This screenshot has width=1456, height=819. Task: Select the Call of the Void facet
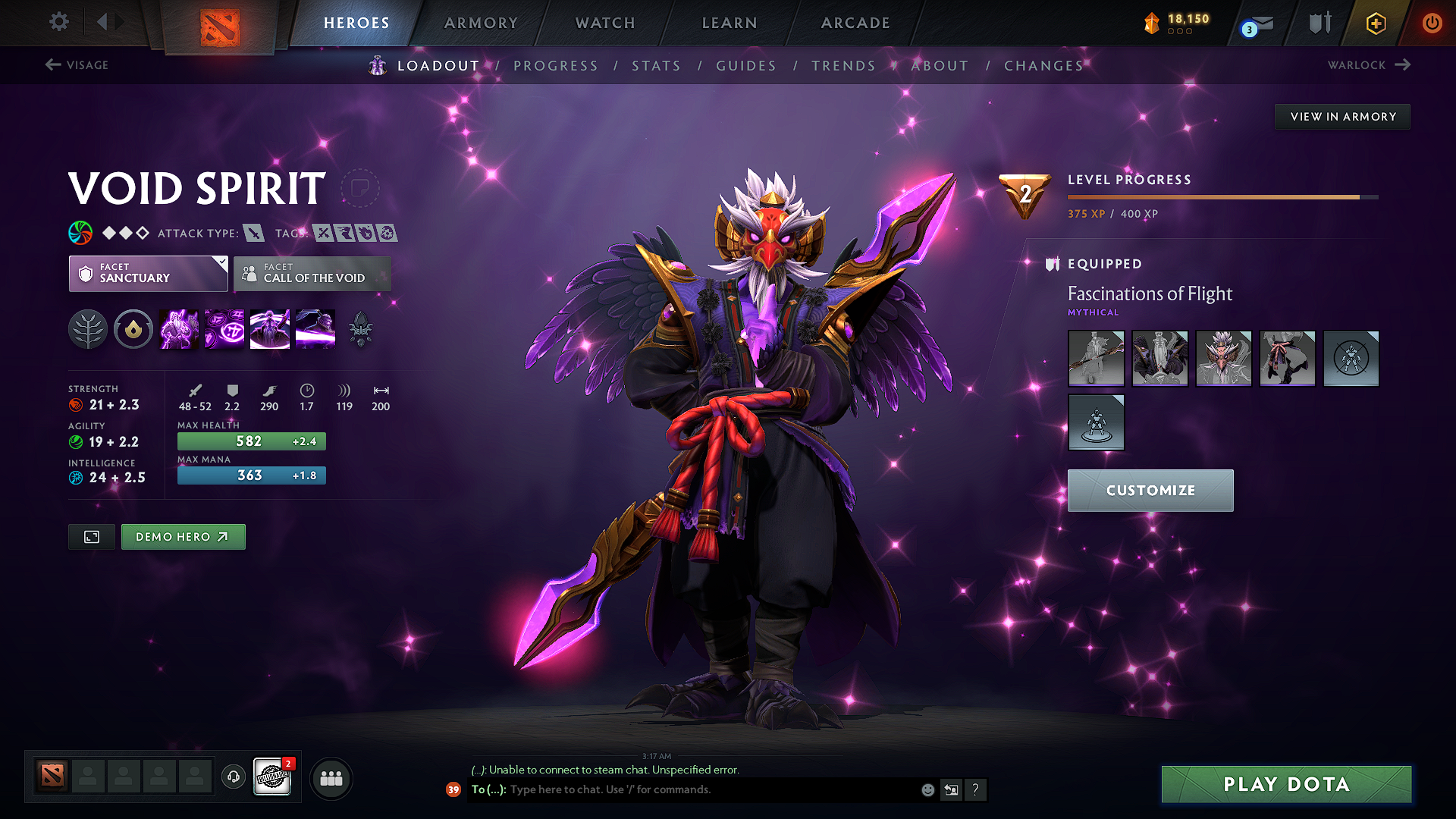click(312, 274)
